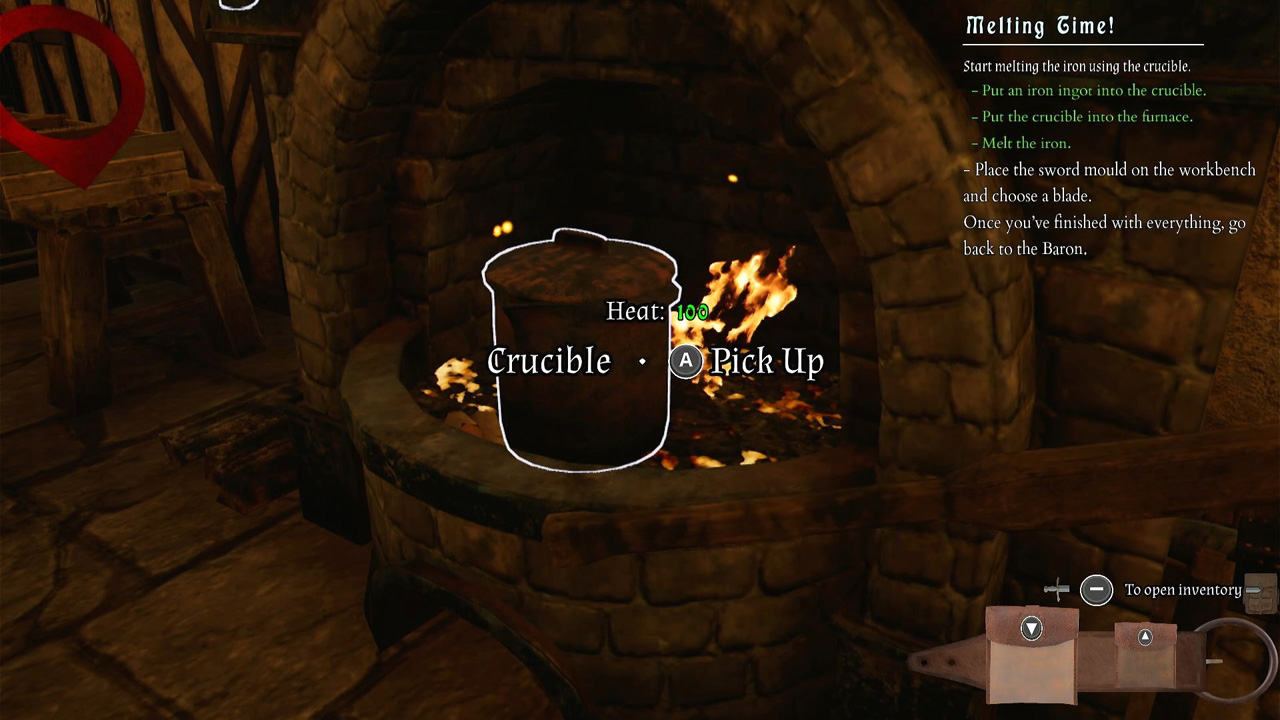Click the Crucible name label in the furnace
The image size is (1280, 720).
pos(548,362)
